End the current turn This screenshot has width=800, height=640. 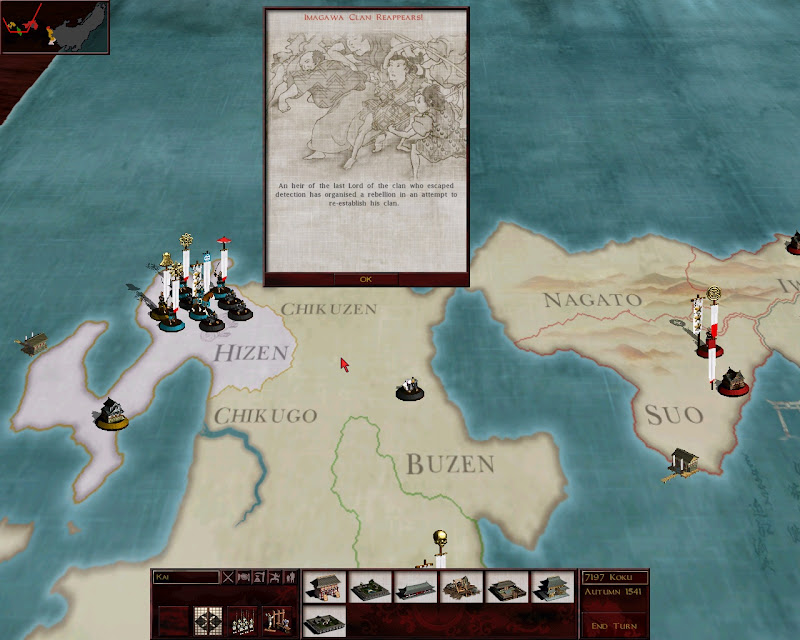[614, 626]
